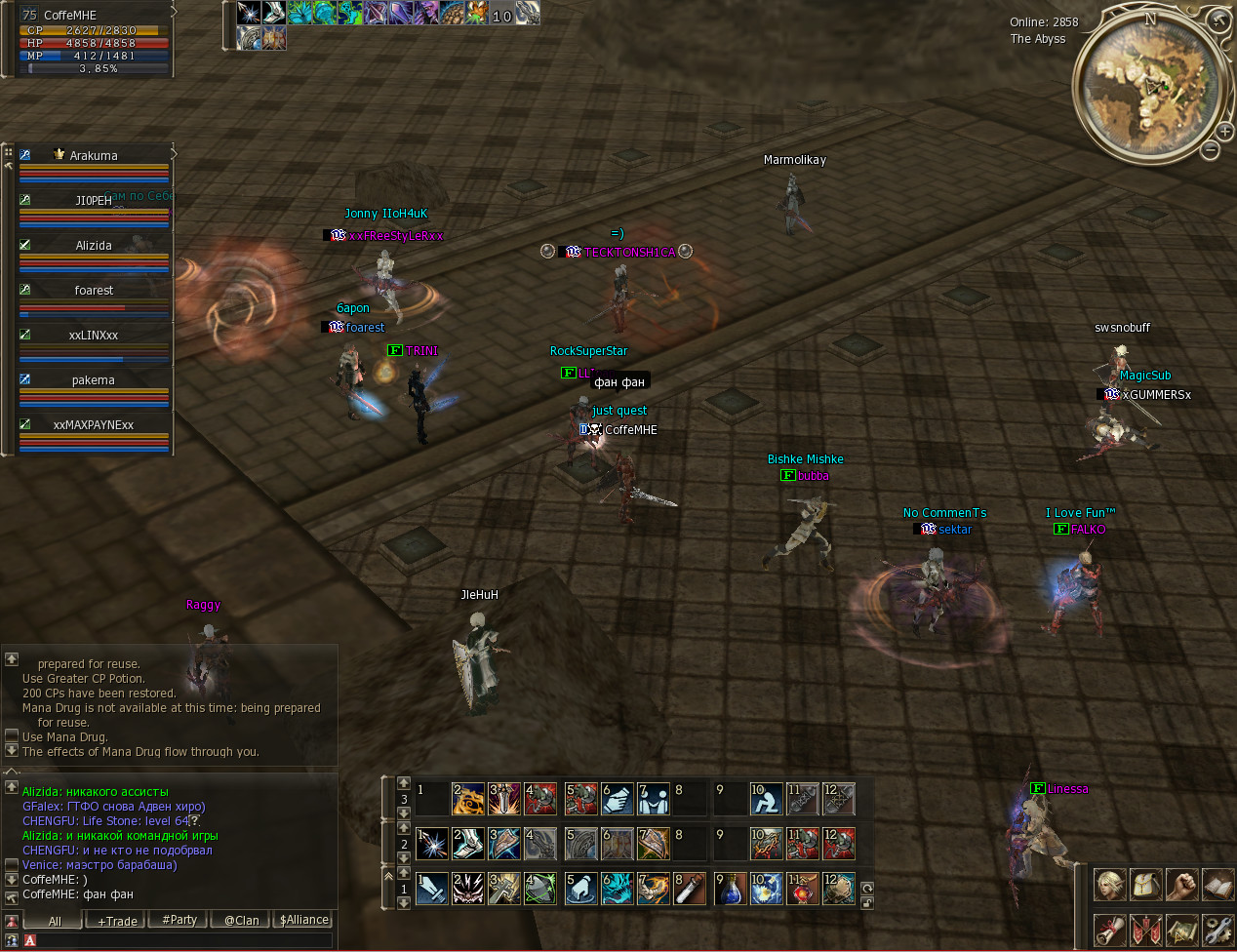Activate the sword attack icon in hotbar
Image resolution: width=1237 pixels, height=952 pixels.
pyautogui.click(x=432, y=889)
